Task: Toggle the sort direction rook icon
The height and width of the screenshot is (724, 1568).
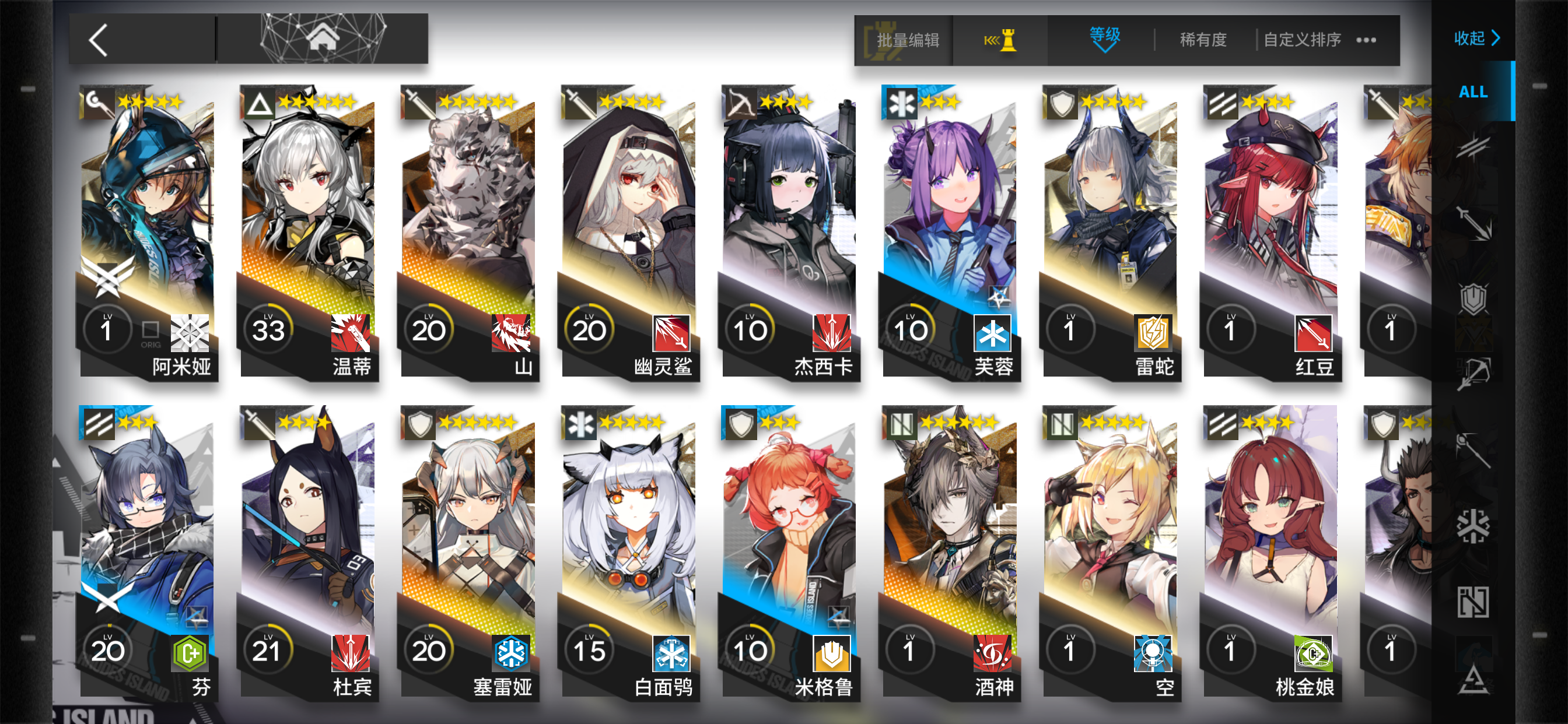Action: coord(1004,40)
